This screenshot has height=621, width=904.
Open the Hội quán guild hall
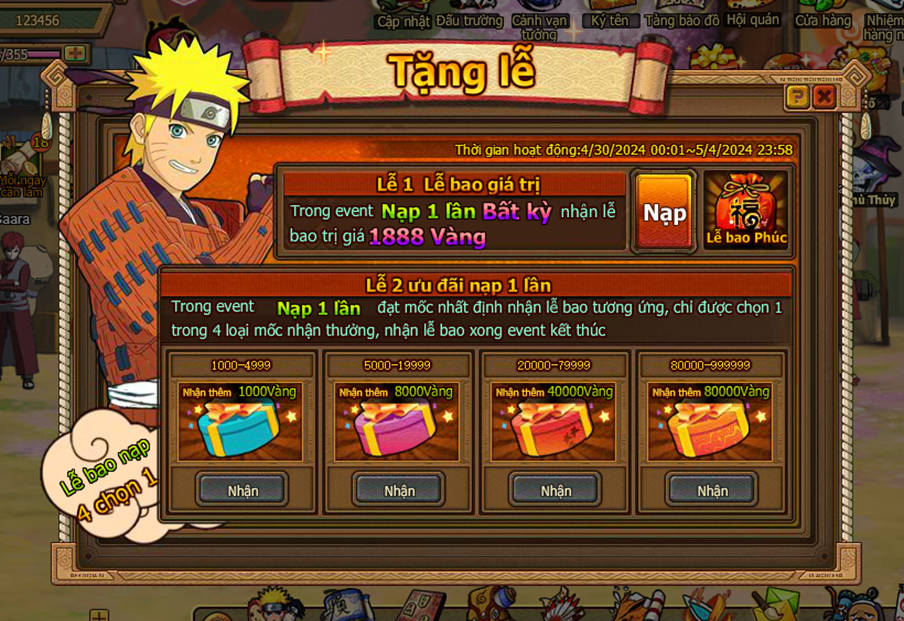click(752, 20)
